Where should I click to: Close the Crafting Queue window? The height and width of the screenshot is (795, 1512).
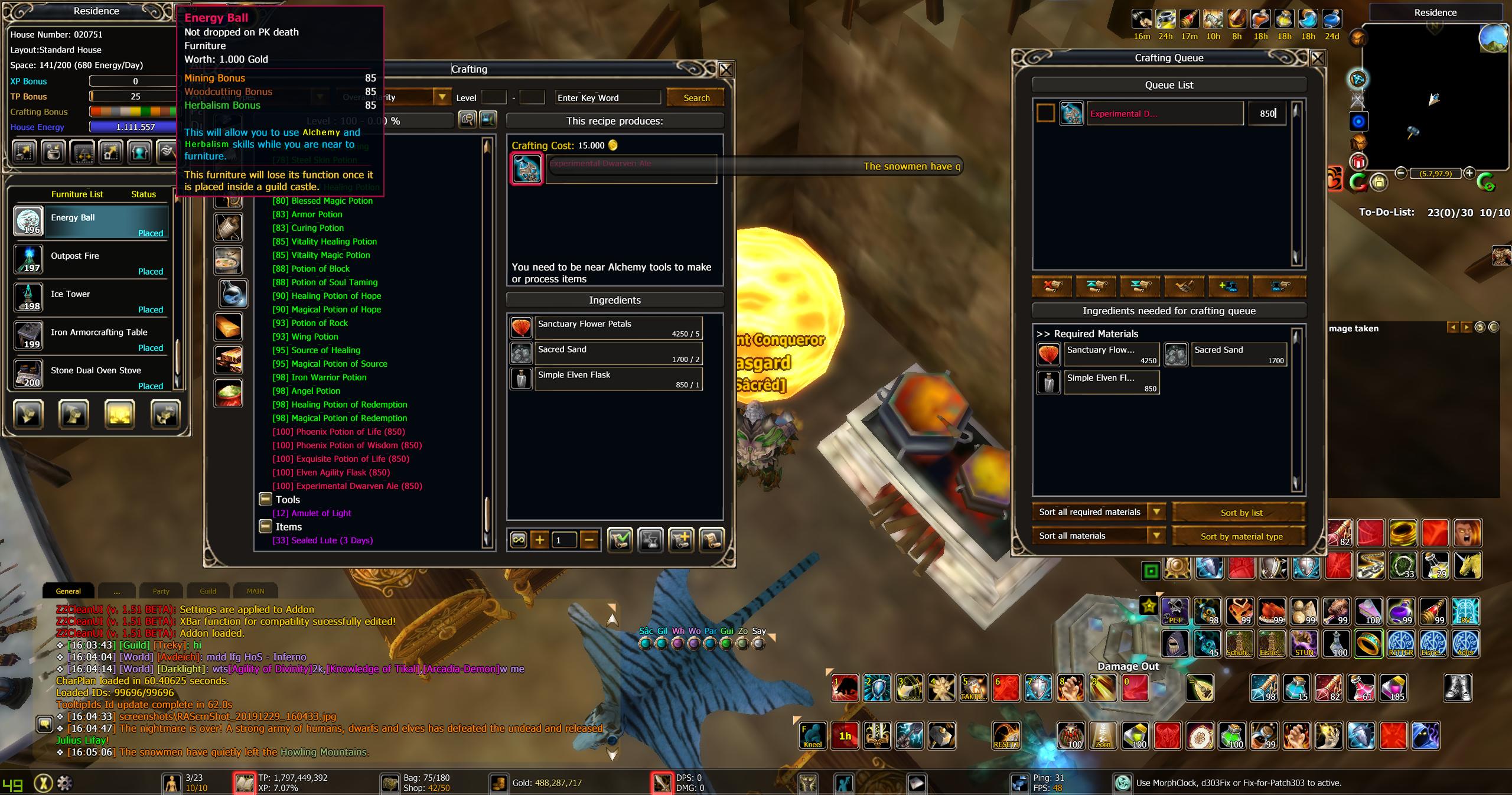(x=1317, y=58)
